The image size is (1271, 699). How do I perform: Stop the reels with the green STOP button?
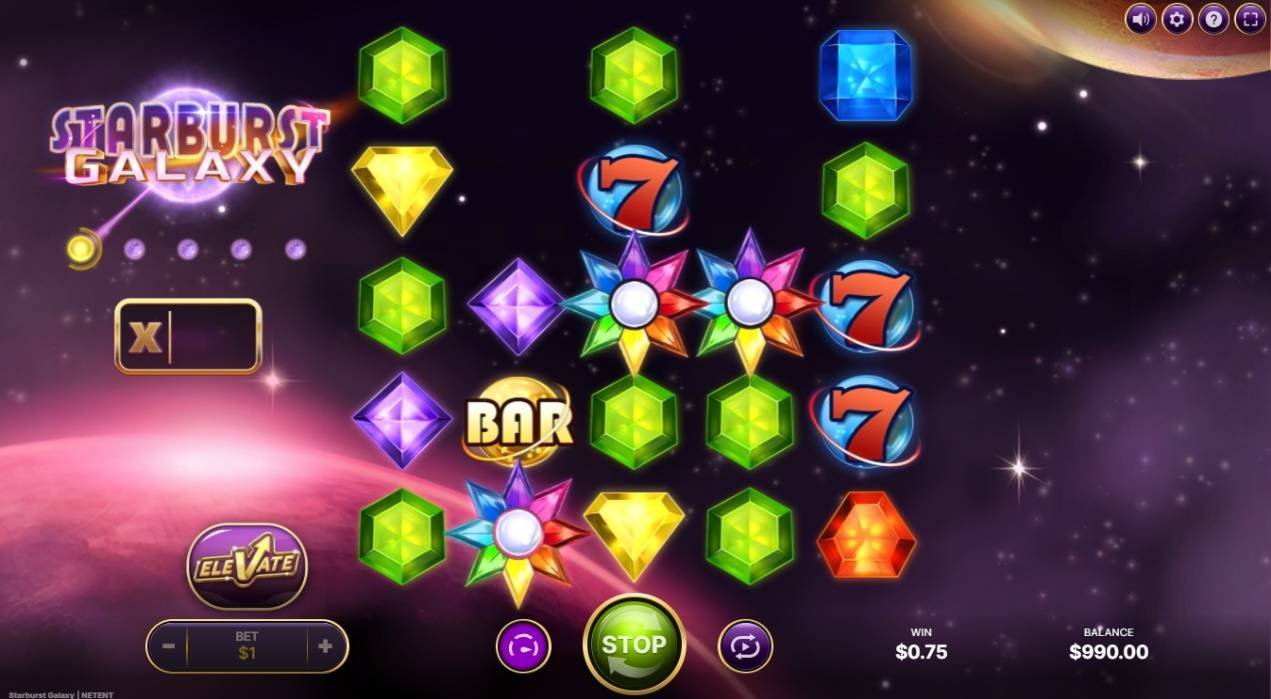click(x=634, y=645)
